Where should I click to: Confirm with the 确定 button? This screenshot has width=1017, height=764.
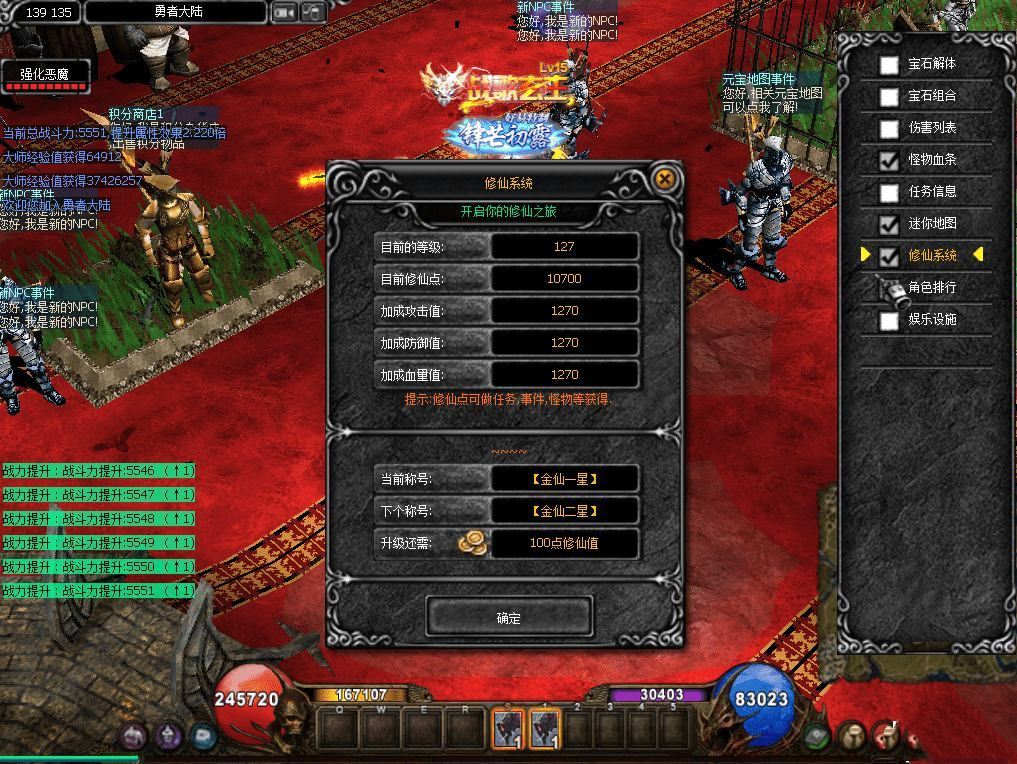tap(509, 617)
